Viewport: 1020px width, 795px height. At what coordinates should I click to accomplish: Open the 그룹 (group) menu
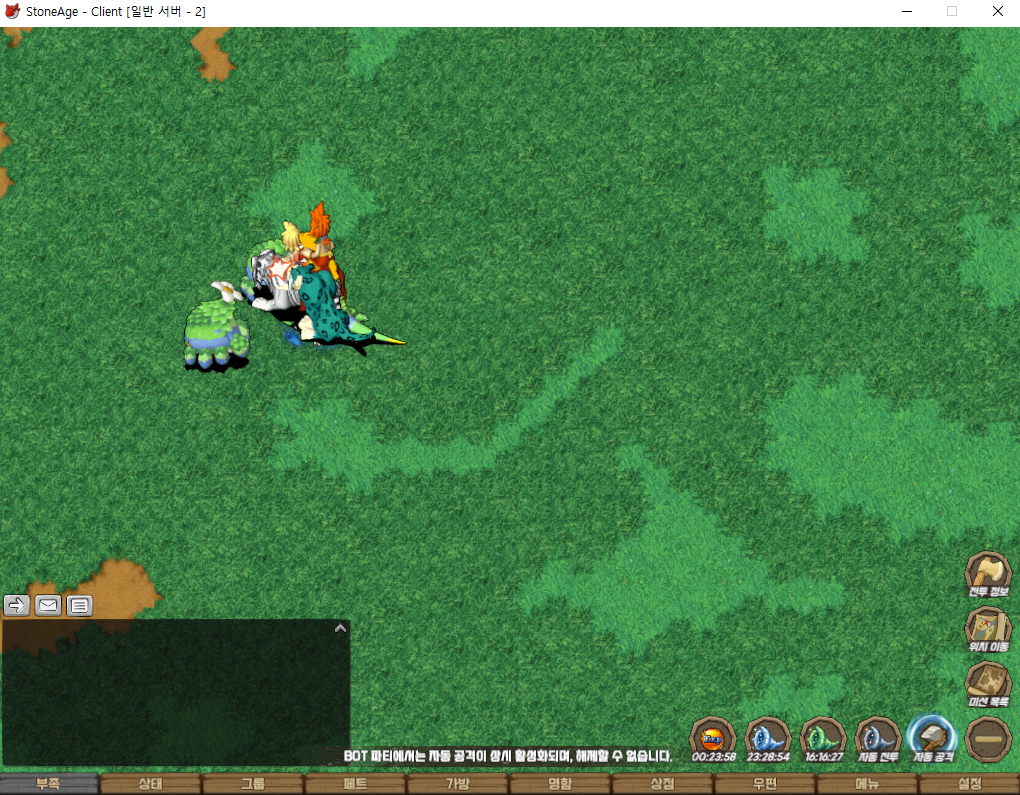point(253,784)
